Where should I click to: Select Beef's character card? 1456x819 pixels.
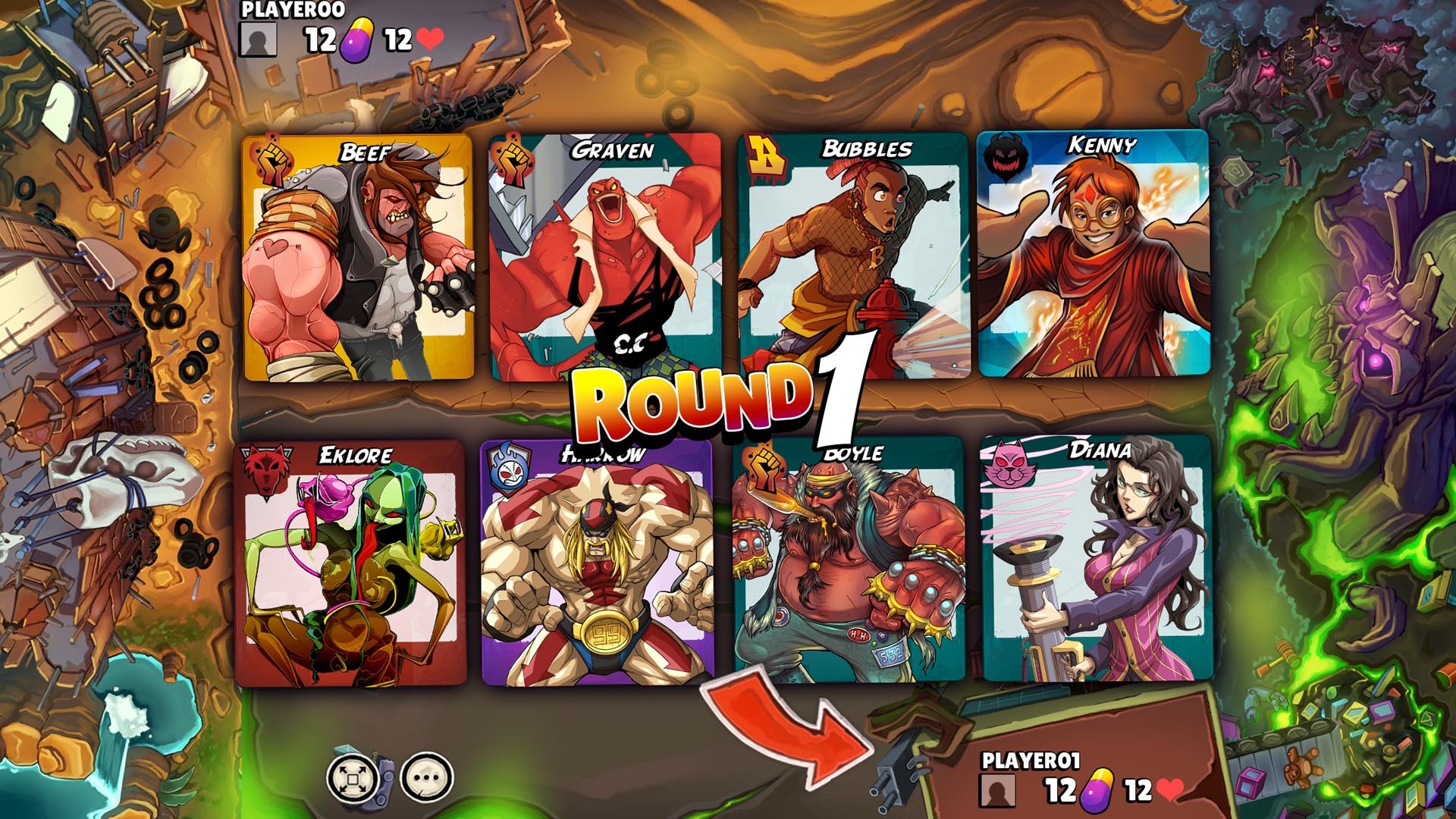click(356, 258)
